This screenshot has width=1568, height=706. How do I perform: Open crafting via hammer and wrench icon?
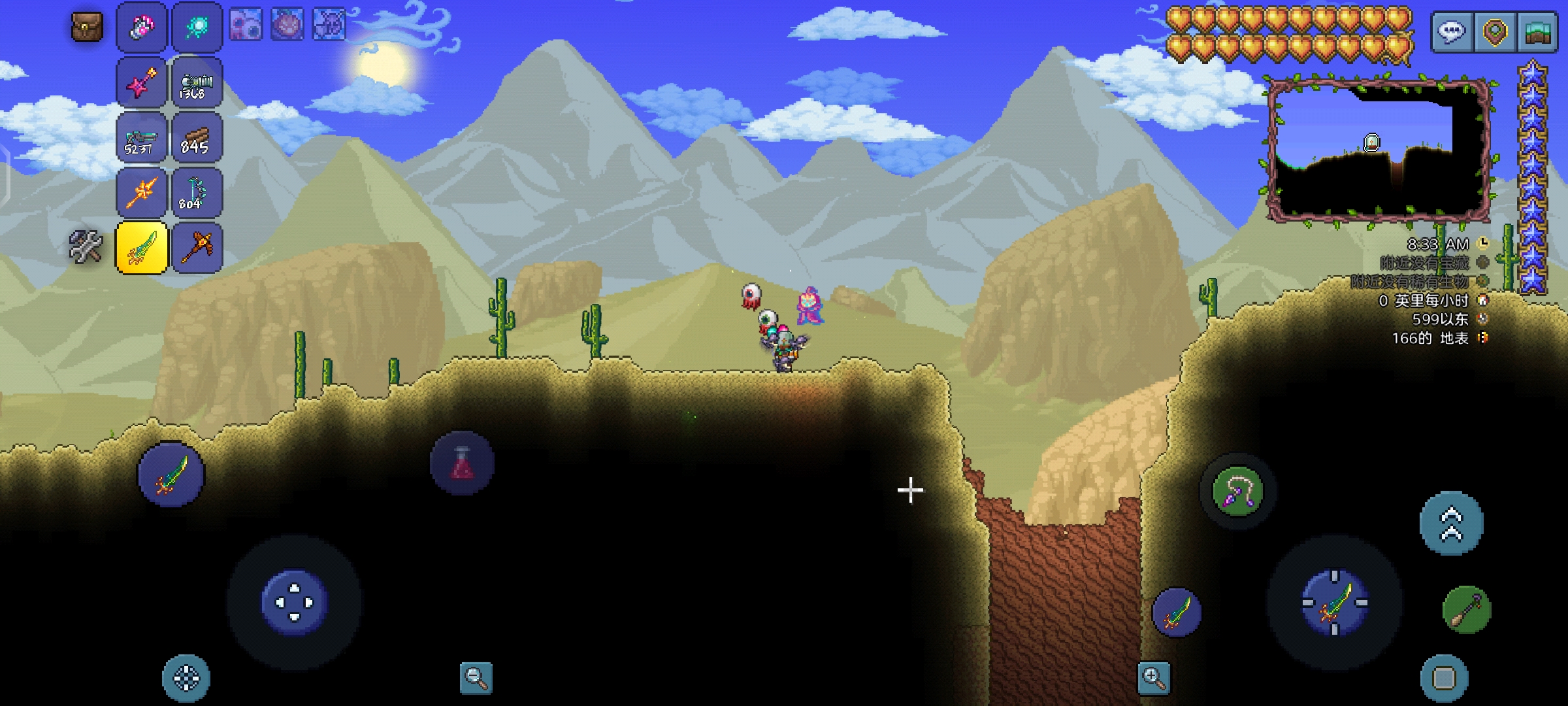coord(86,247)
